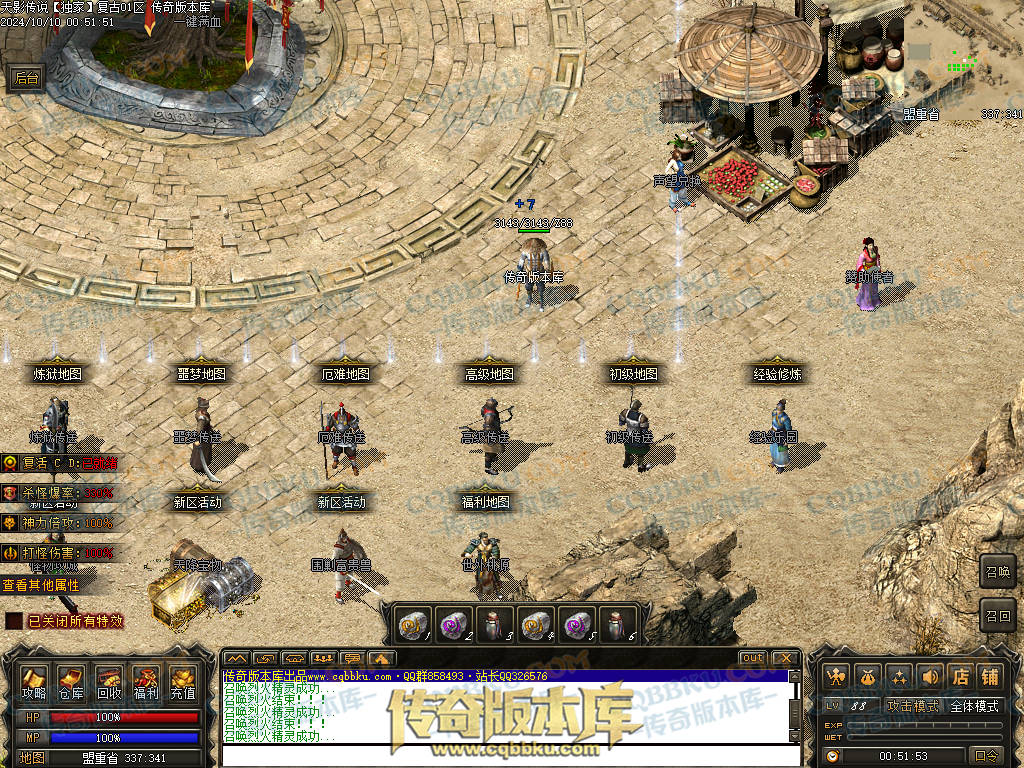Image resolution: width=1024 pixels, height=768 pixels.
Task: Open the 回收 recycle menu
Action: pyautogui.click(x=109, y=682)
